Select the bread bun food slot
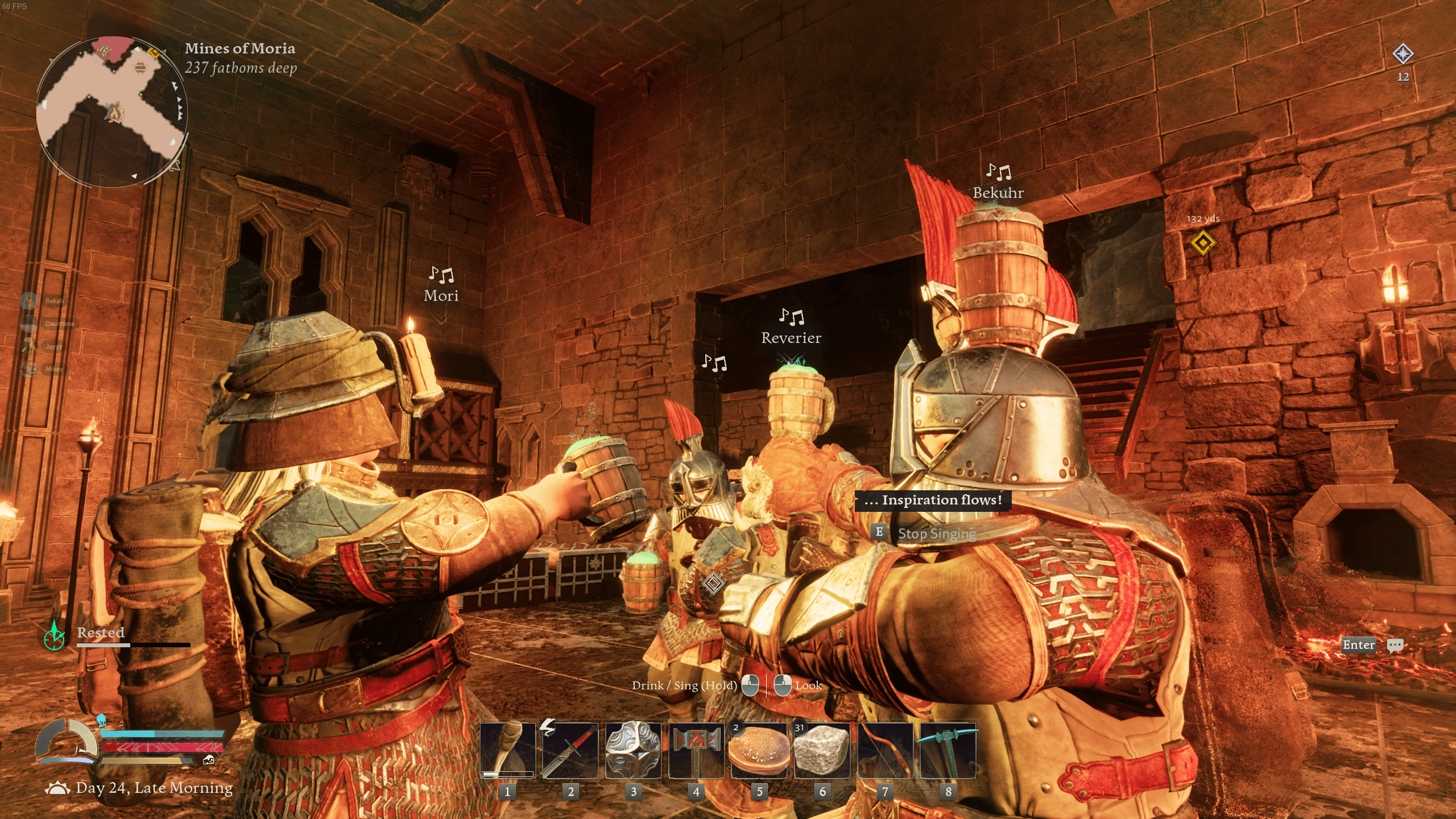The width and height of the screenshot is (1456, 819). [759, 751]
